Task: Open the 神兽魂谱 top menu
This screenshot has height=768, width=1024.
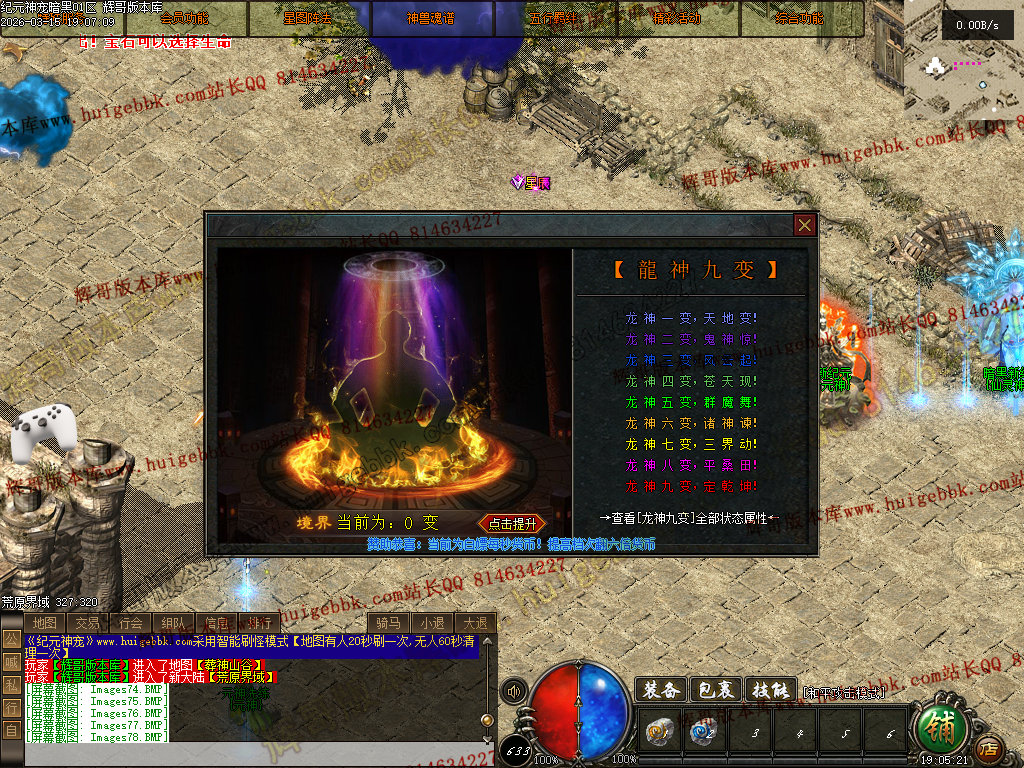Action: [x=432, y=18]
